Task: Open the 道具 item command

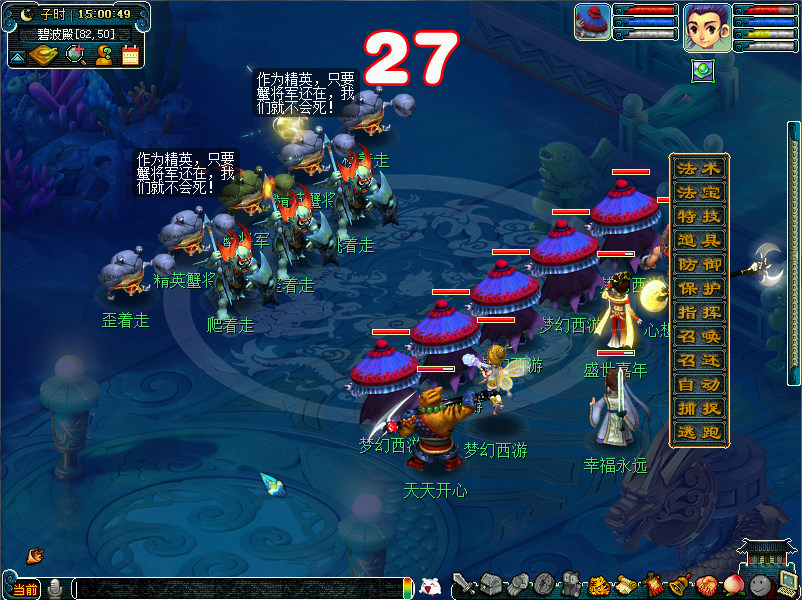Action: pos(698,240)
